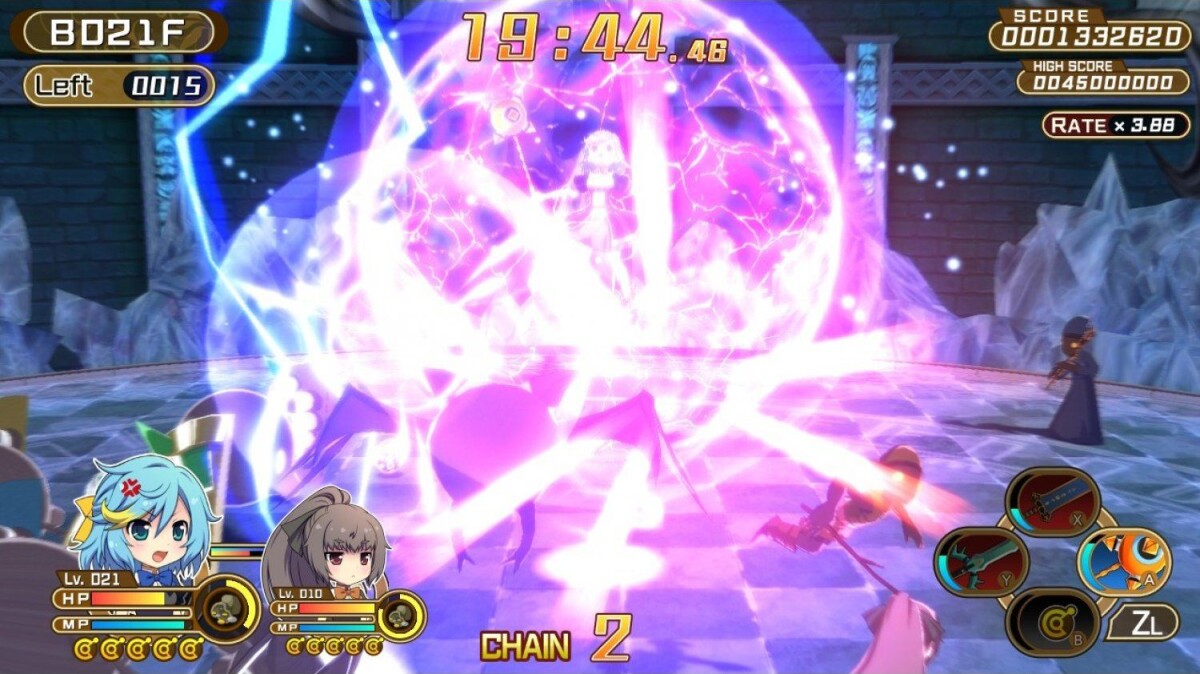Select the blue greatsword weapon slot
This screenshot has height=674, width=1200.
click(x=1052, y=503)
